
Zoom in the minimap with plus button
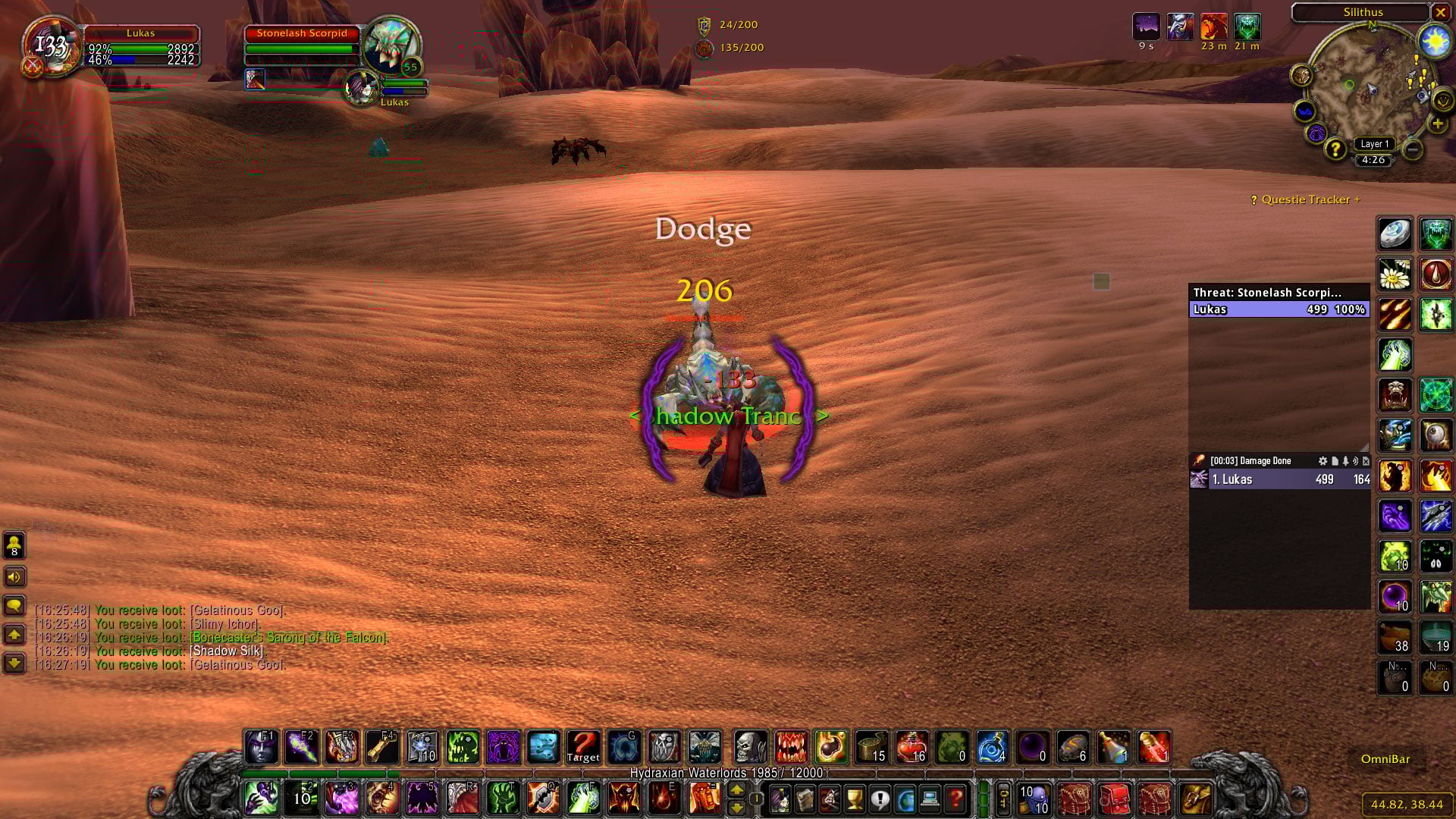coord(1437,124)
